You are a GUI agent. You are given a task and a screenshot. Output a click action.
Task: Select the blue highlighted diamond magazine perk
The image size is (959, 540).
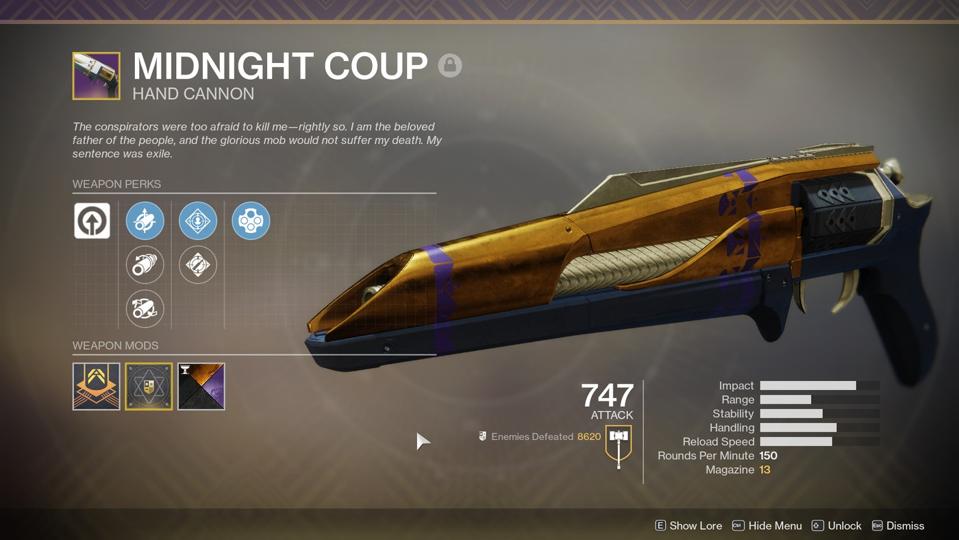(x=198, y=221)
